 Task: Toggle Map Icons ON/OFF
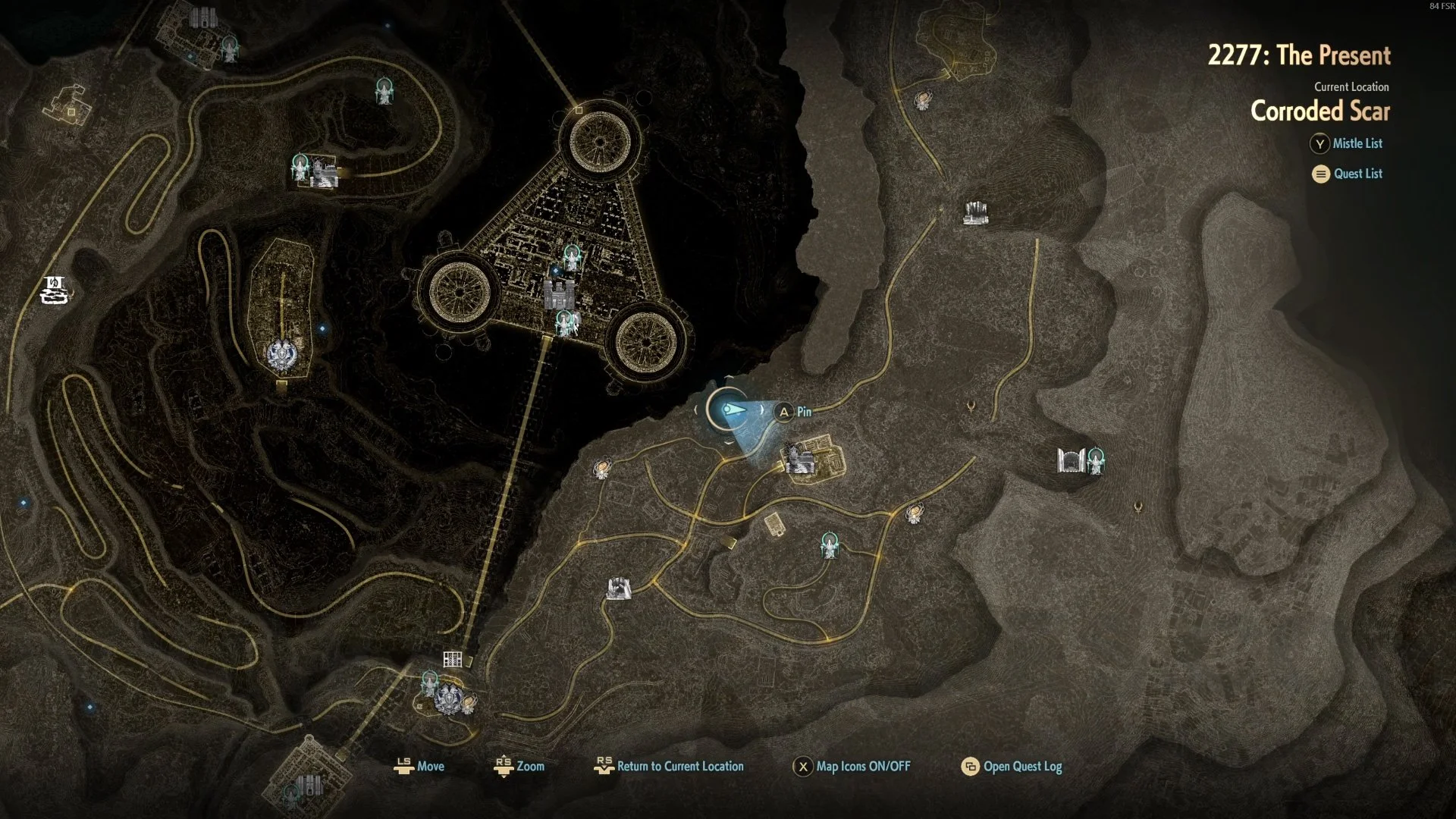(862, 767)
